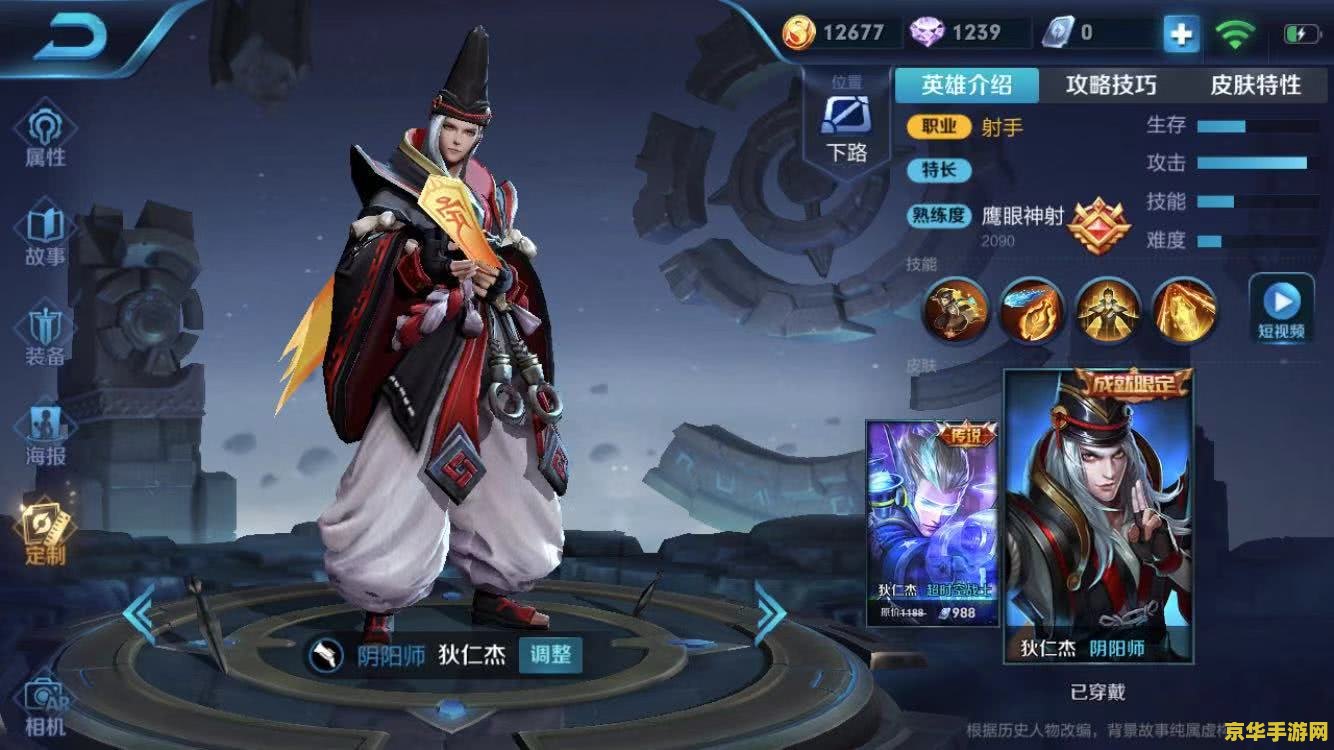Go back using the return arrow
The image size is (1334, 750).
70,37
